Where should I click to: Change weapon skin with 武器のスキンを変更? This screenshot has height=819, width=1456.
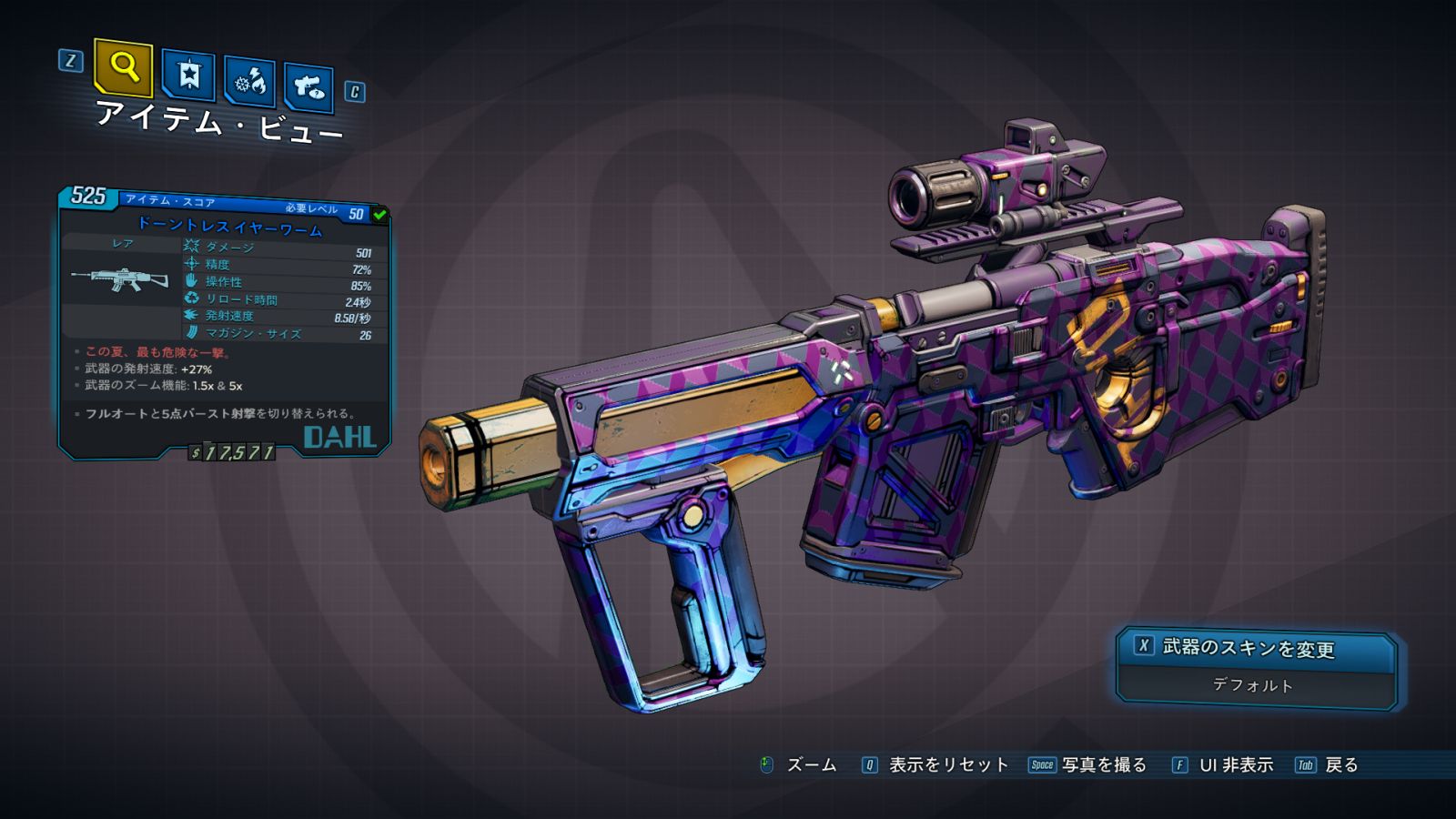[x=1247, y=648]
